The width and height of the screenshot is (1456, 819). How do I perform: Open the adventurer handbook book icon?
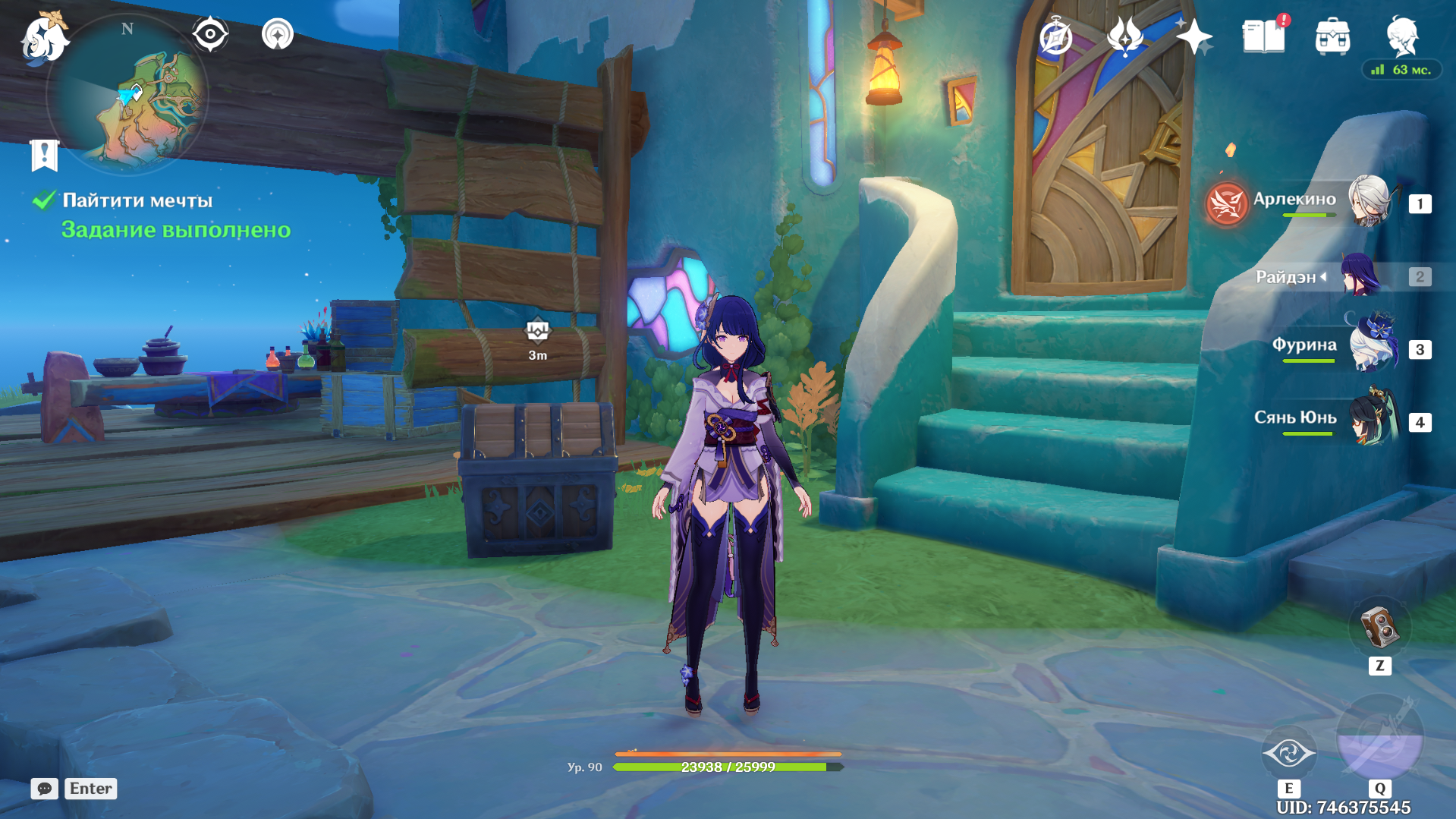pyautogui.click(x=1263, y=36)
